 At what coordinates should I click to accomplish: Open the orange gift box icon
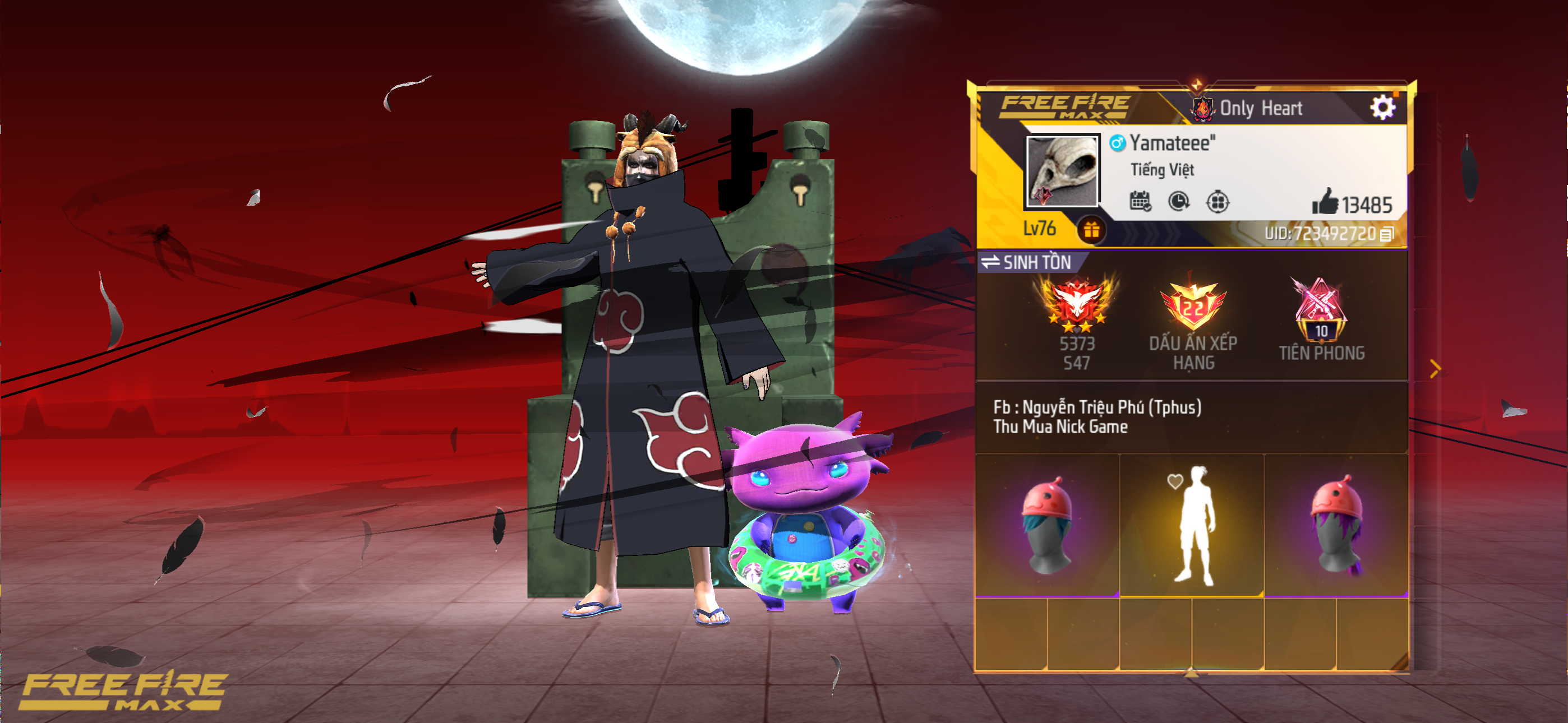pyautogui.click(x=1091, y=230)
